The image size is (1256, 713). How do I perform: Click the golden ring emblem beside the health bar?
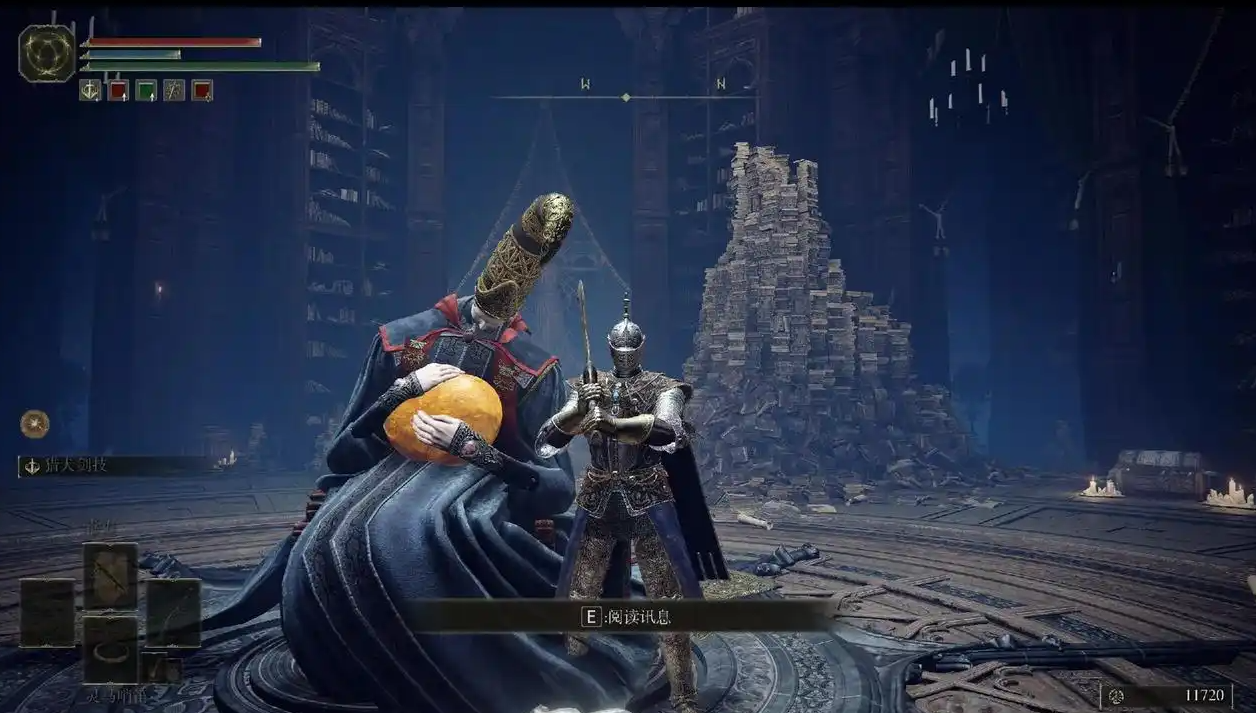(46, 53)
